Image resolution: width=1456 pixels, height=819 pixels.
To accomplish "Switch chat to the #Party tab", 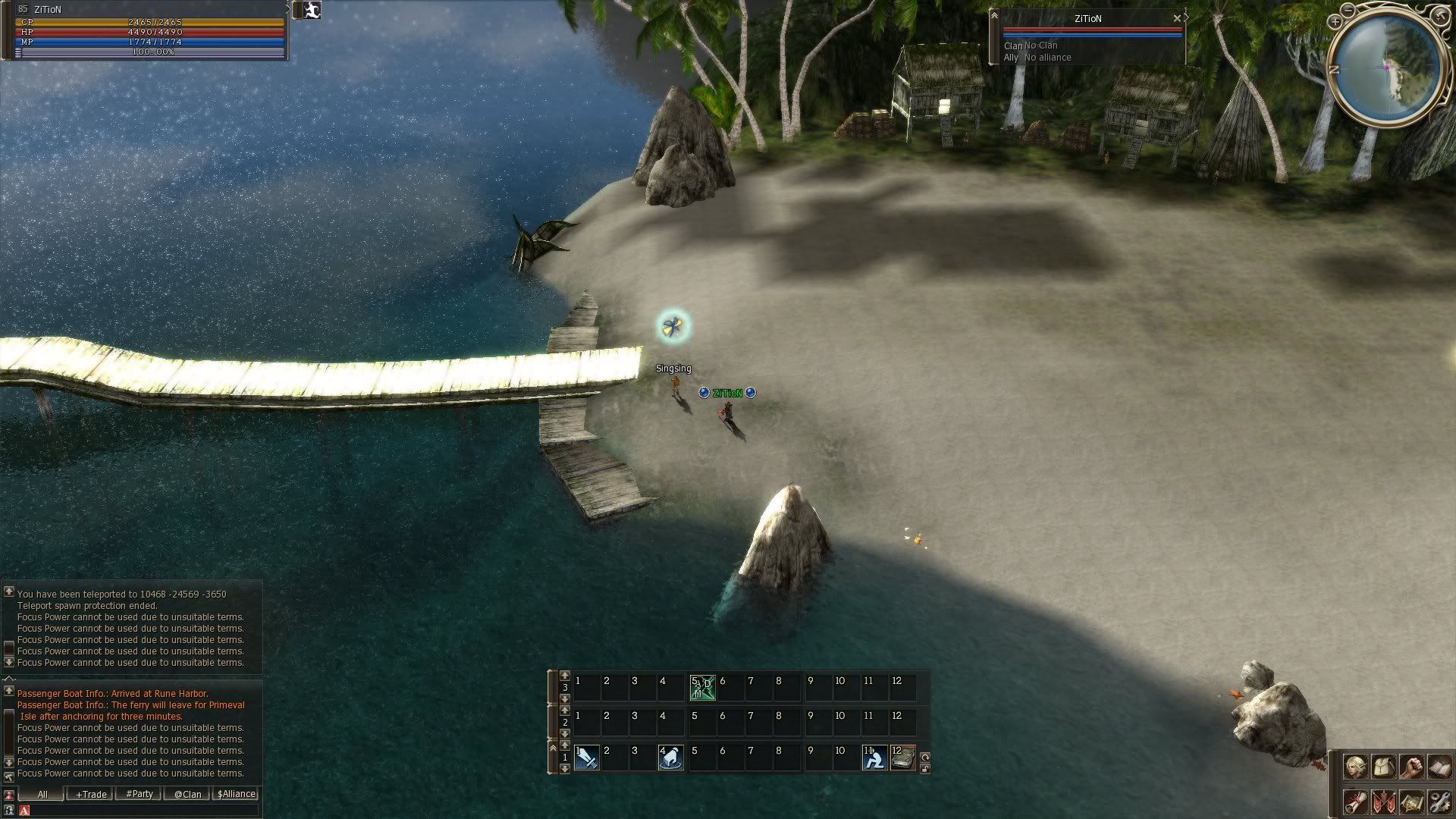I will coord(139,794).
